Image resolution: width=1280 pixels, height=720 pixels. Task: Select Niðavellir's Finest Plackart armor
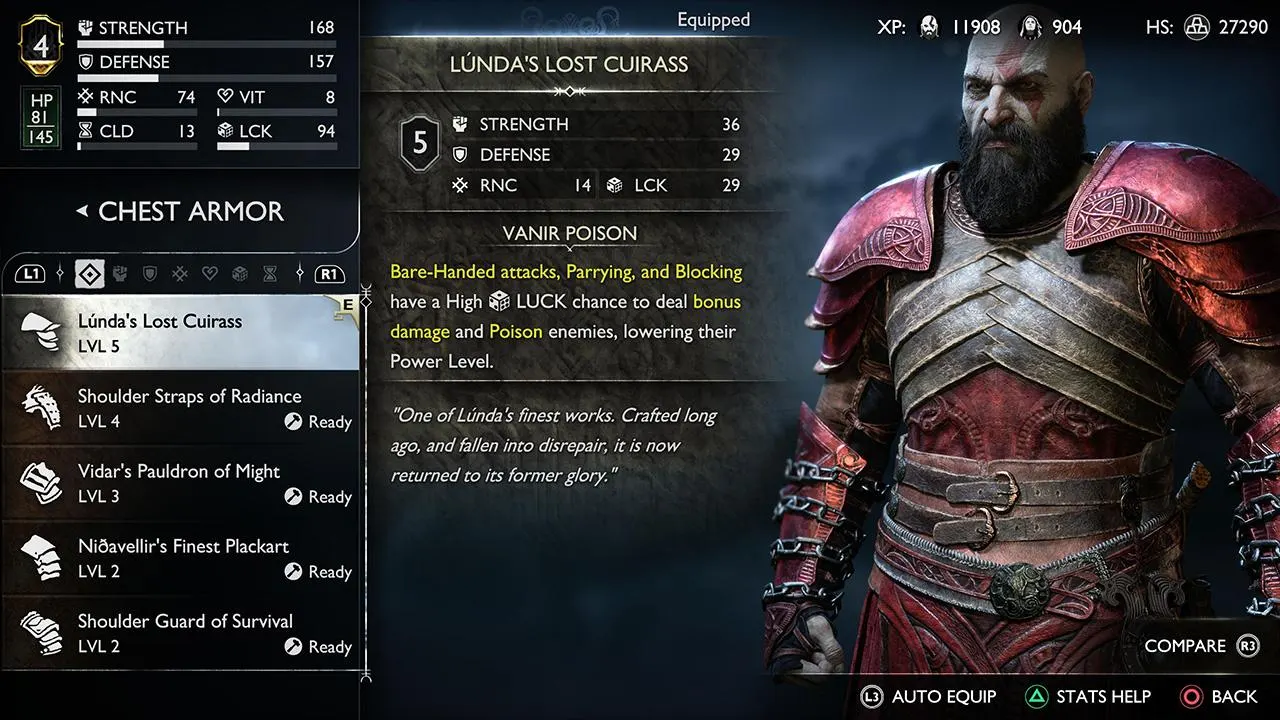[180, 556]
